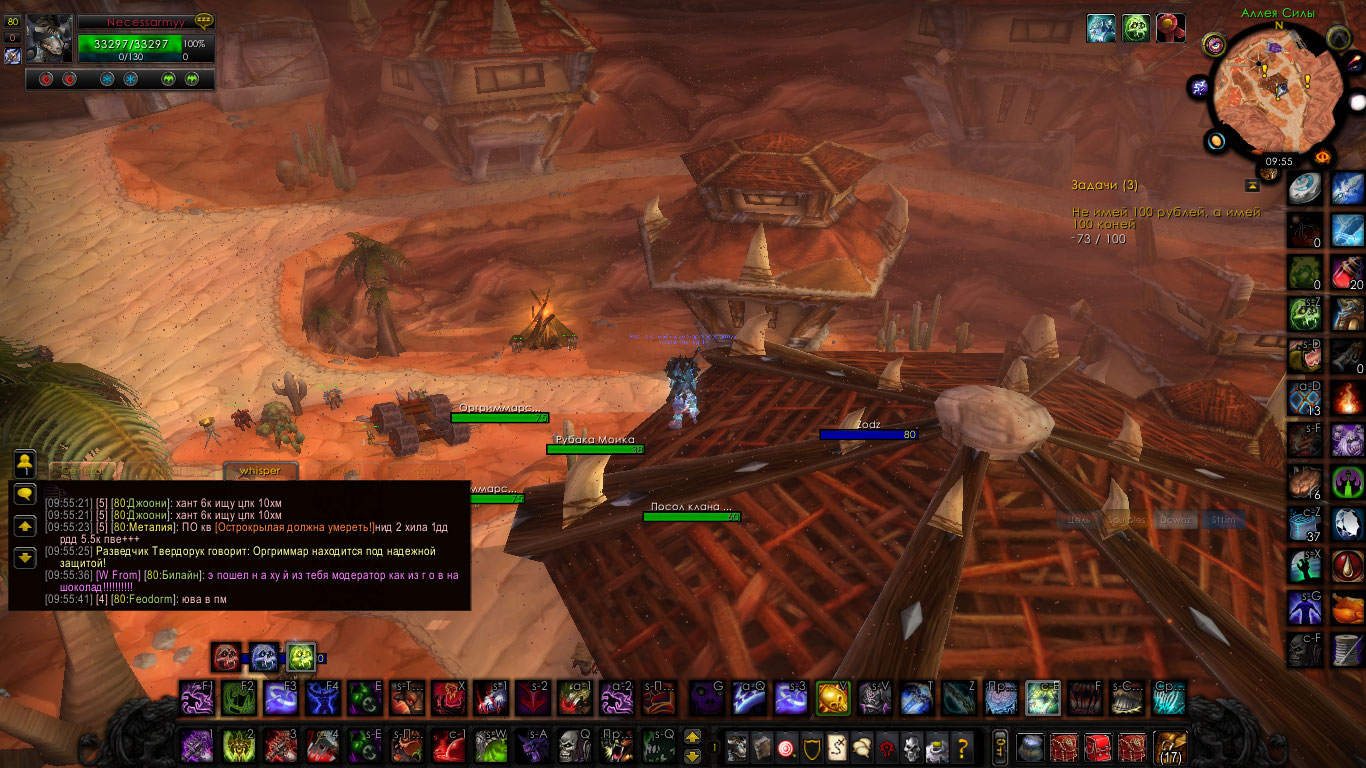The image size is (1366, 768).
Task: Open the Horde emblem PvP micro button
Action: [884, 747]
